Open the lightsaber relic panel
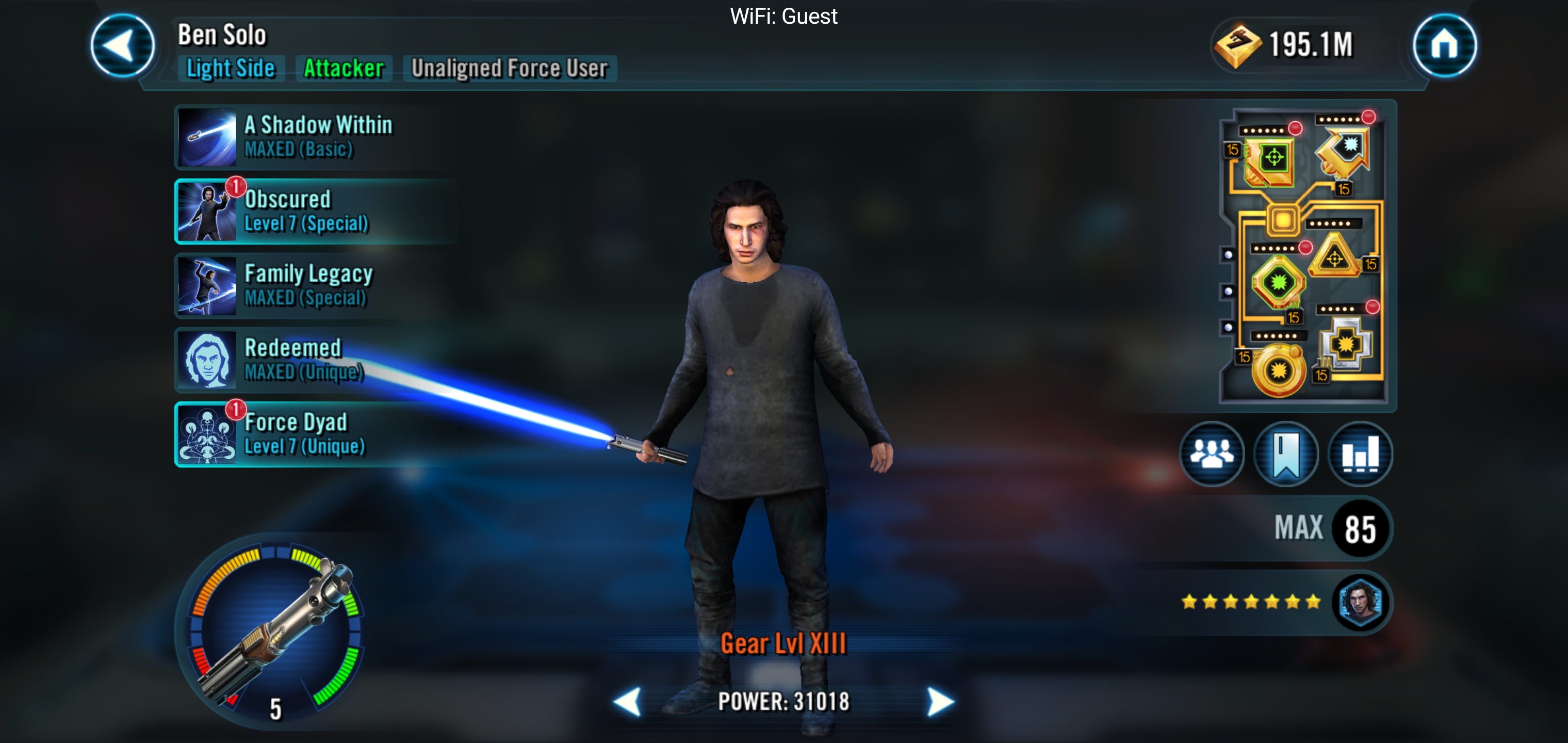This screenshot has height=743, width=1568. (275, 631)
